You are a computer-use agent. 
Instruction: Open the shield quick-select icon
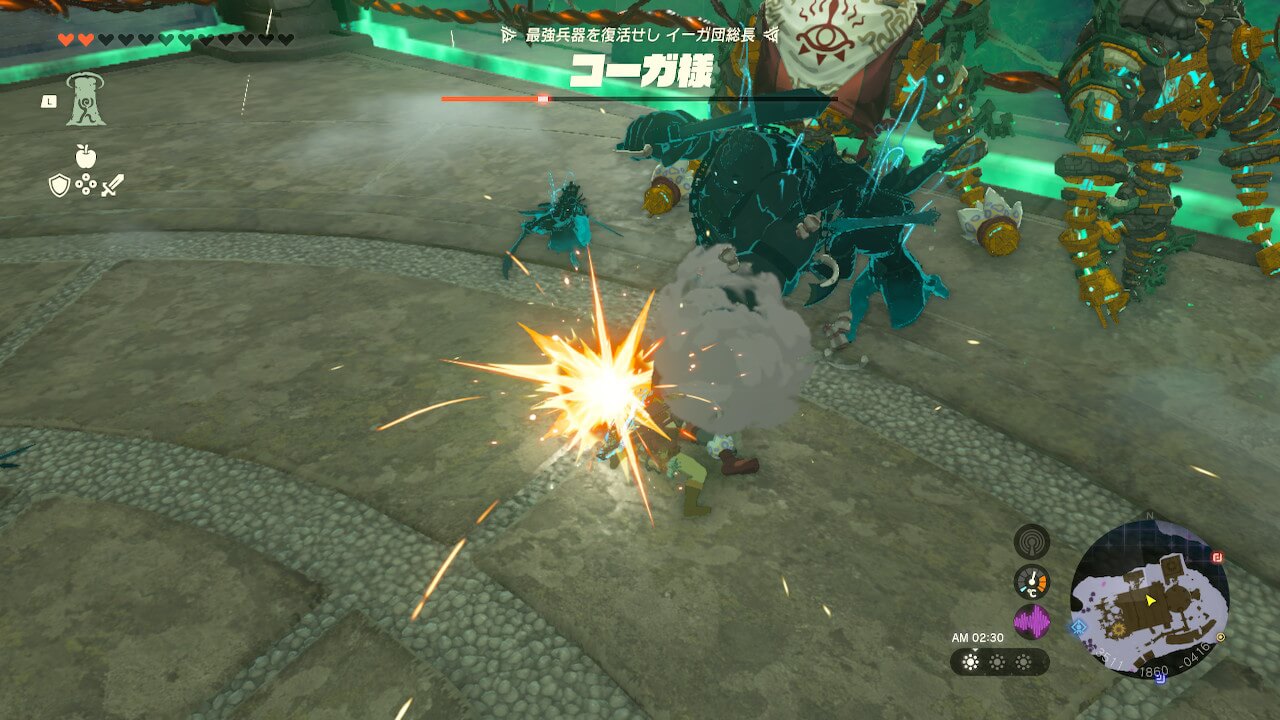pos(59,185)
